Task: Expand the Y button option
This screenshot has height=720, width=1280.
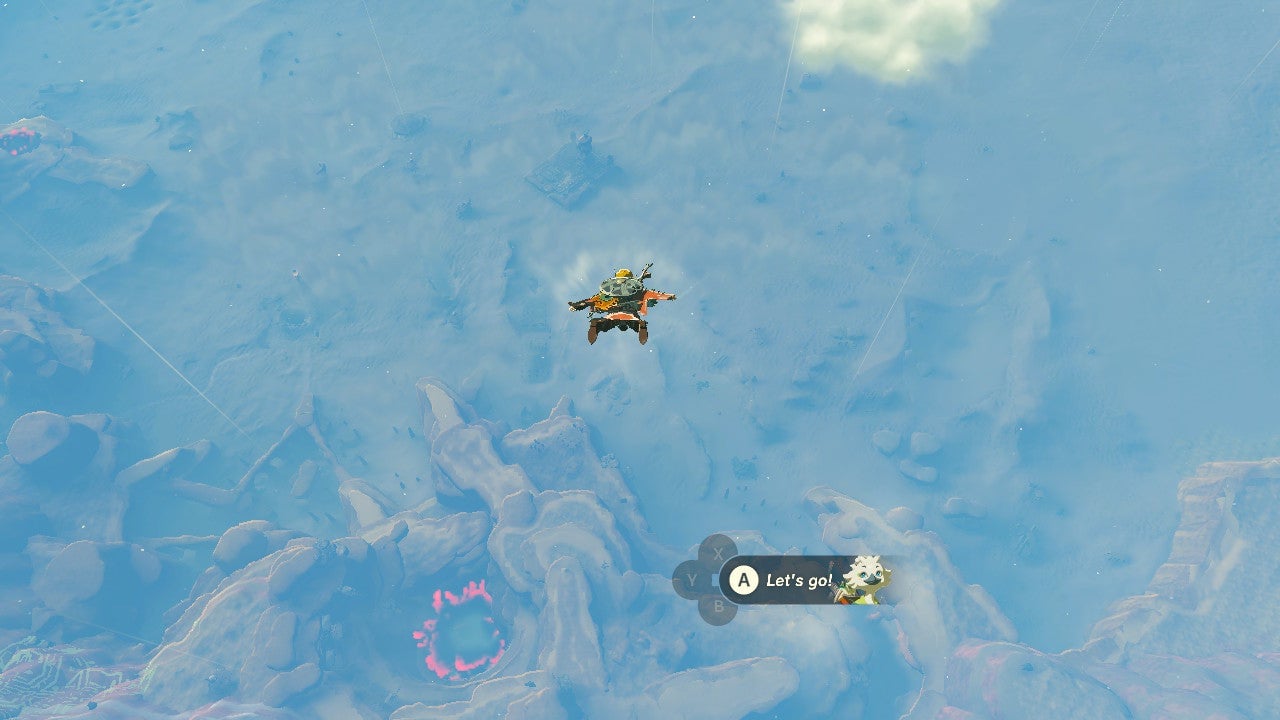Action: 693,580
